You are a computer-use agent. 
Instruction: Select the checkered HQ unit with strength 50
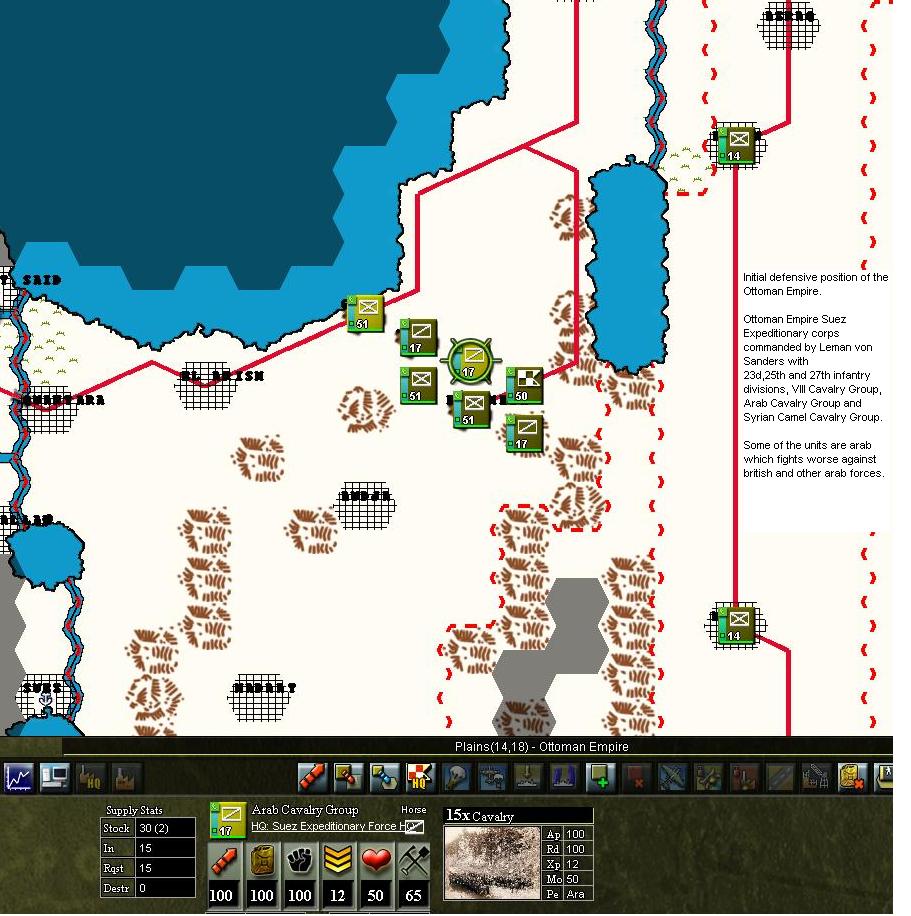[525, 385]
